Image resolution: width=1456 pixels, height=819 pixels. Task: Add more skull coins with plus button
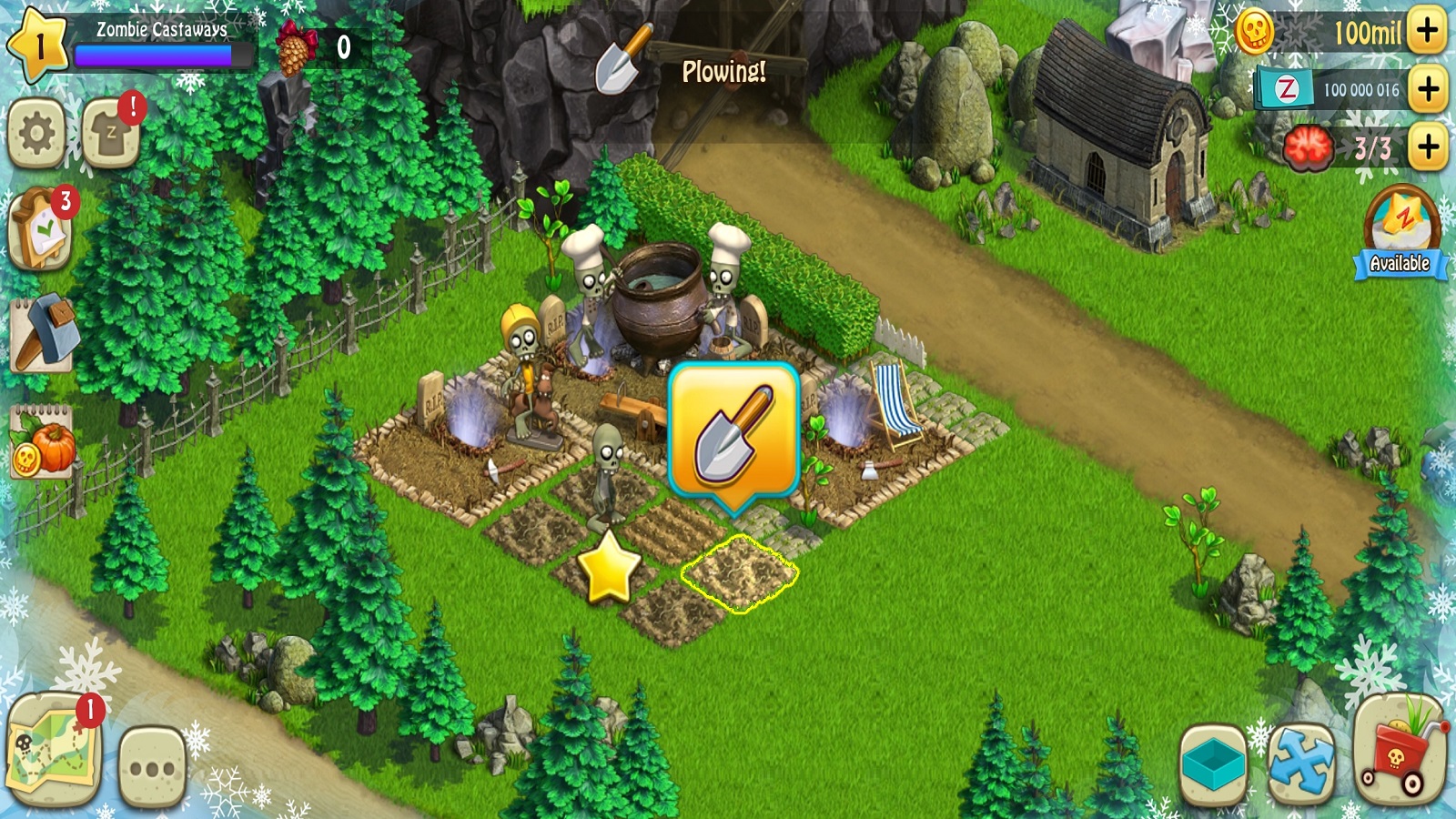pyautogui.click(x=1427, y=31)
